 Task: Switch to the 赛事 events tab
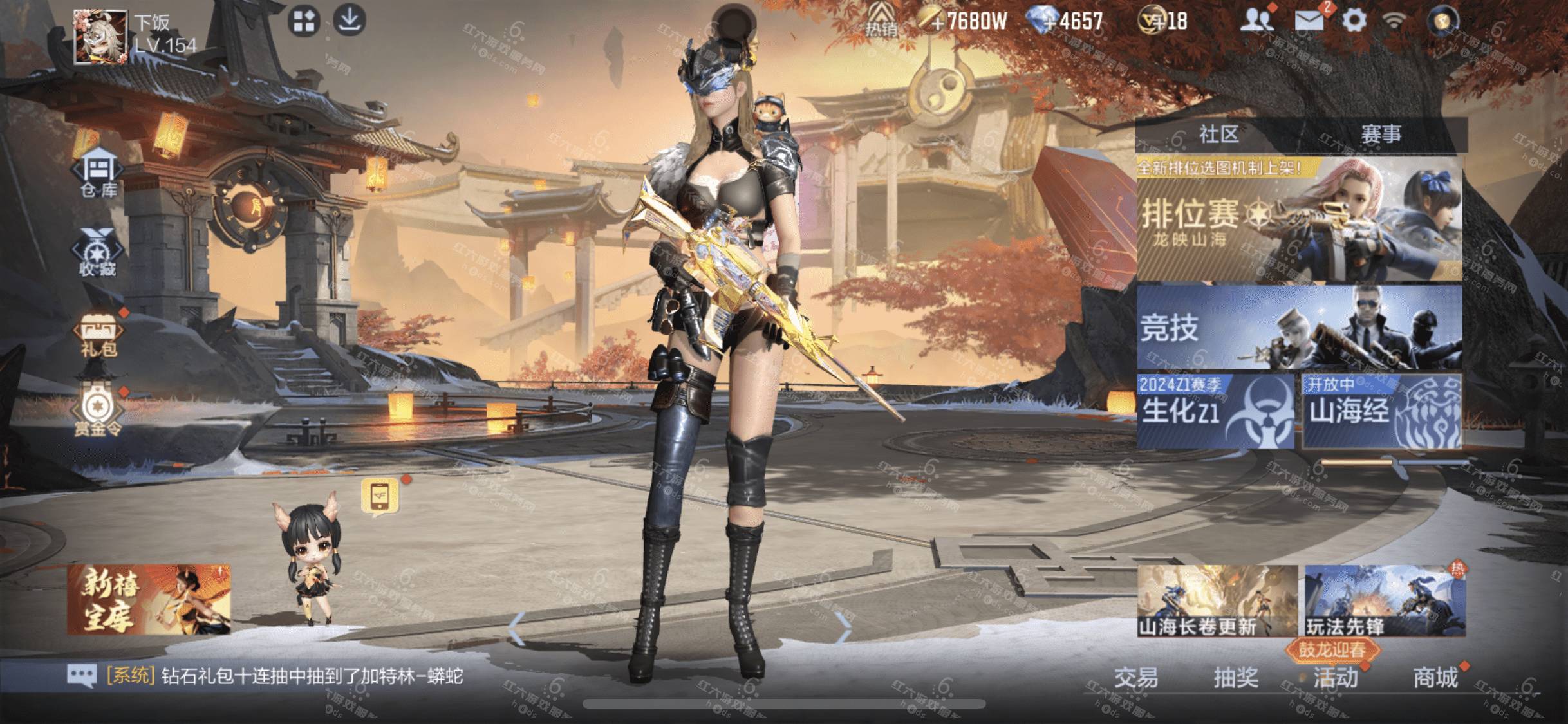(x=1381, y=135)
